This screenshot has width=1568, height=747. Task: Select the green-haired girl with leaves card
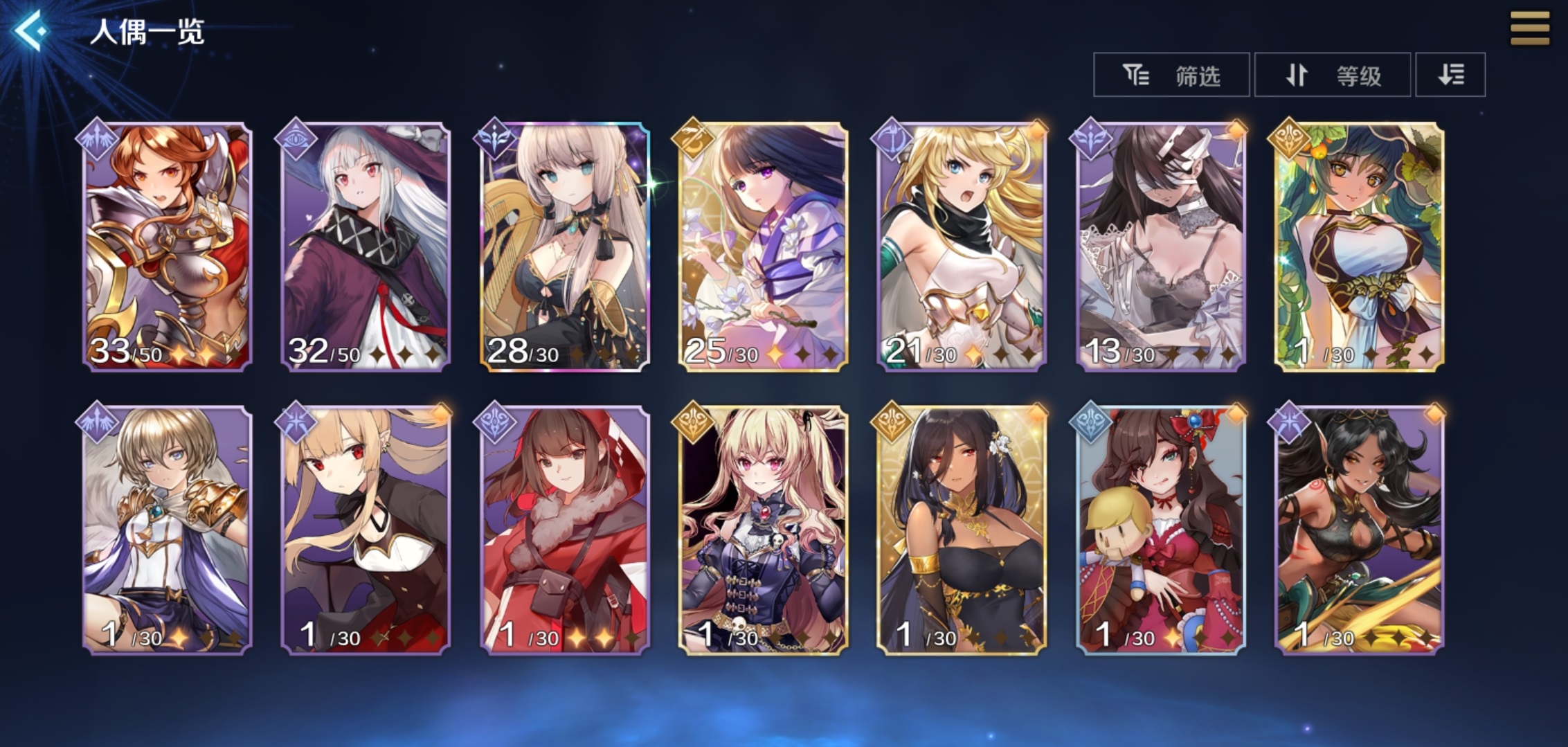coord(1359,247)
